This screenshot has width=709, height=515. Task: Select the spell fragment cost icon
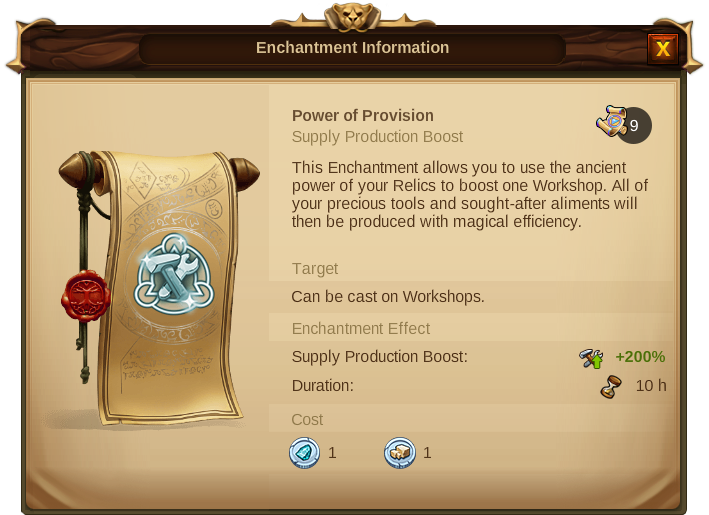[303, 453]
